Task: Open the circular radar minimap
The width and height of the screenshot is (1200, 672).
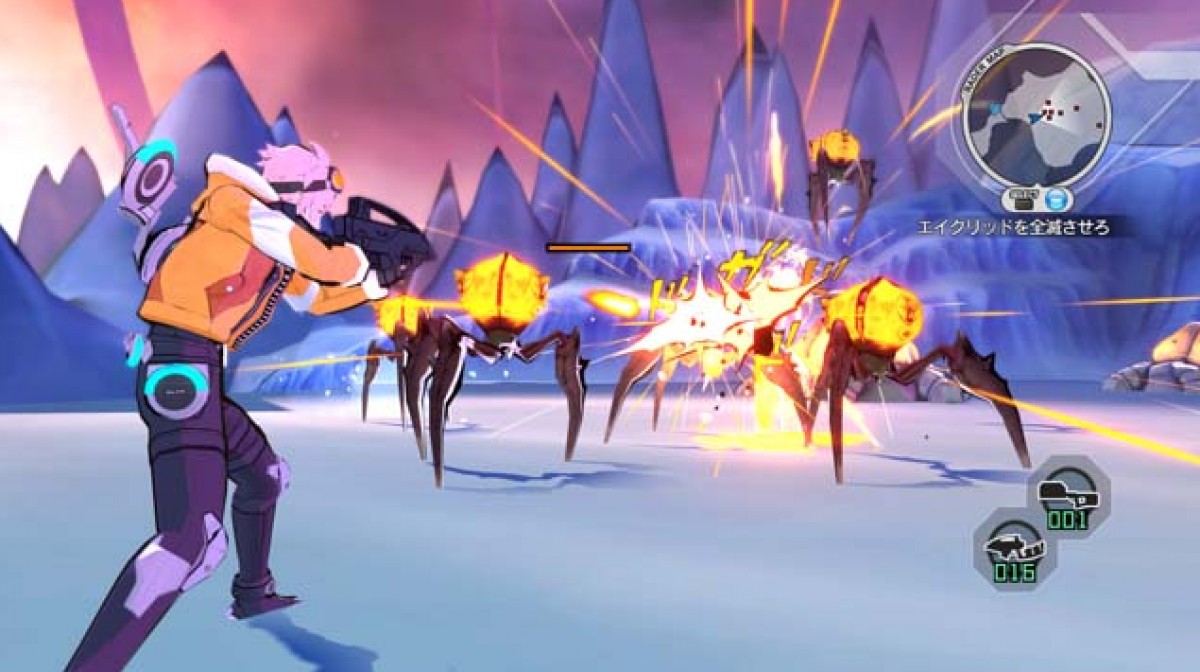Action: point(1036,117)
